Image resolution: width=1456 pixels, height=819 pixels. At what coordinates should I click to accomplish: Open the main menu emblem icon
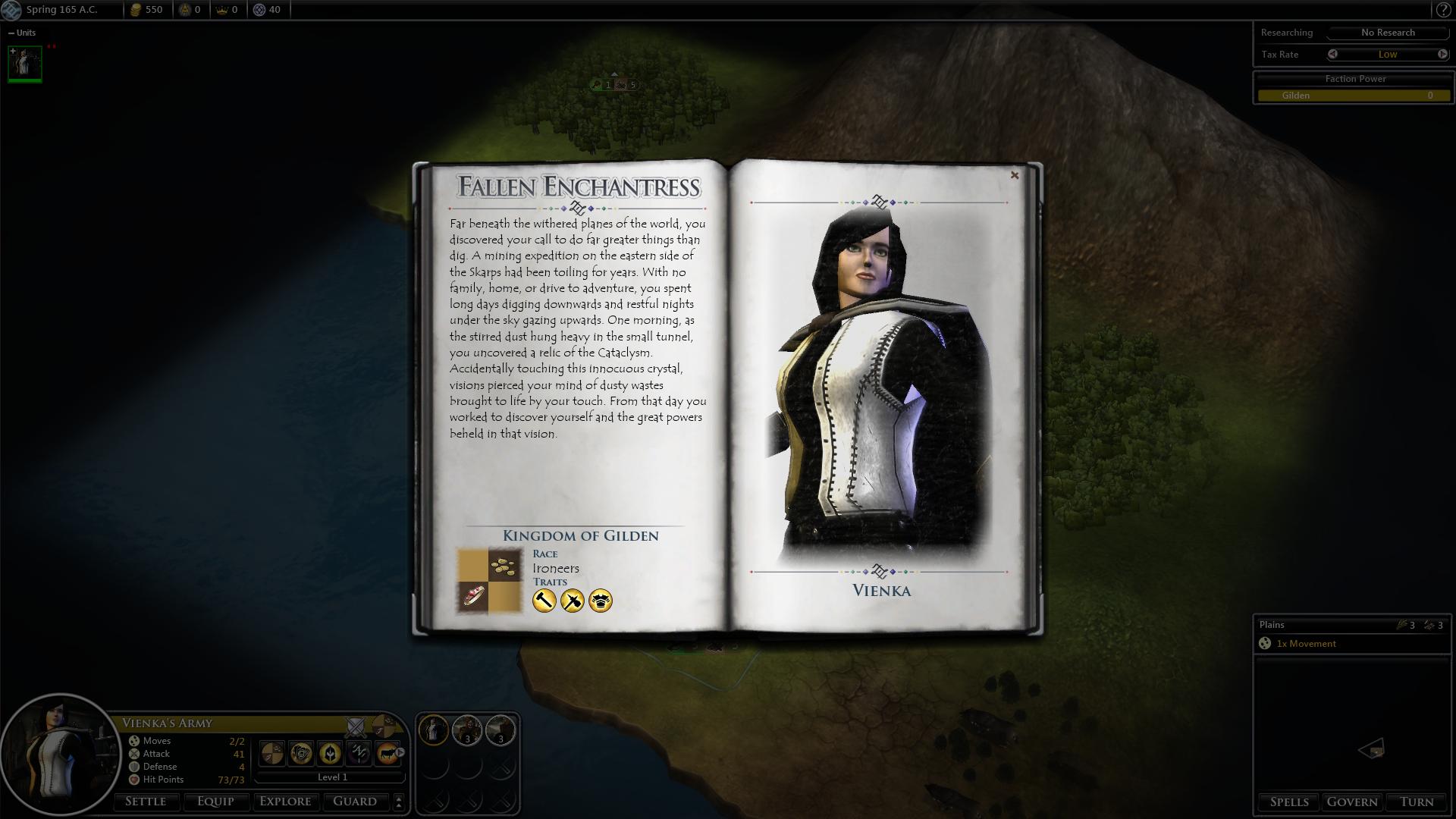click(11, 10)
